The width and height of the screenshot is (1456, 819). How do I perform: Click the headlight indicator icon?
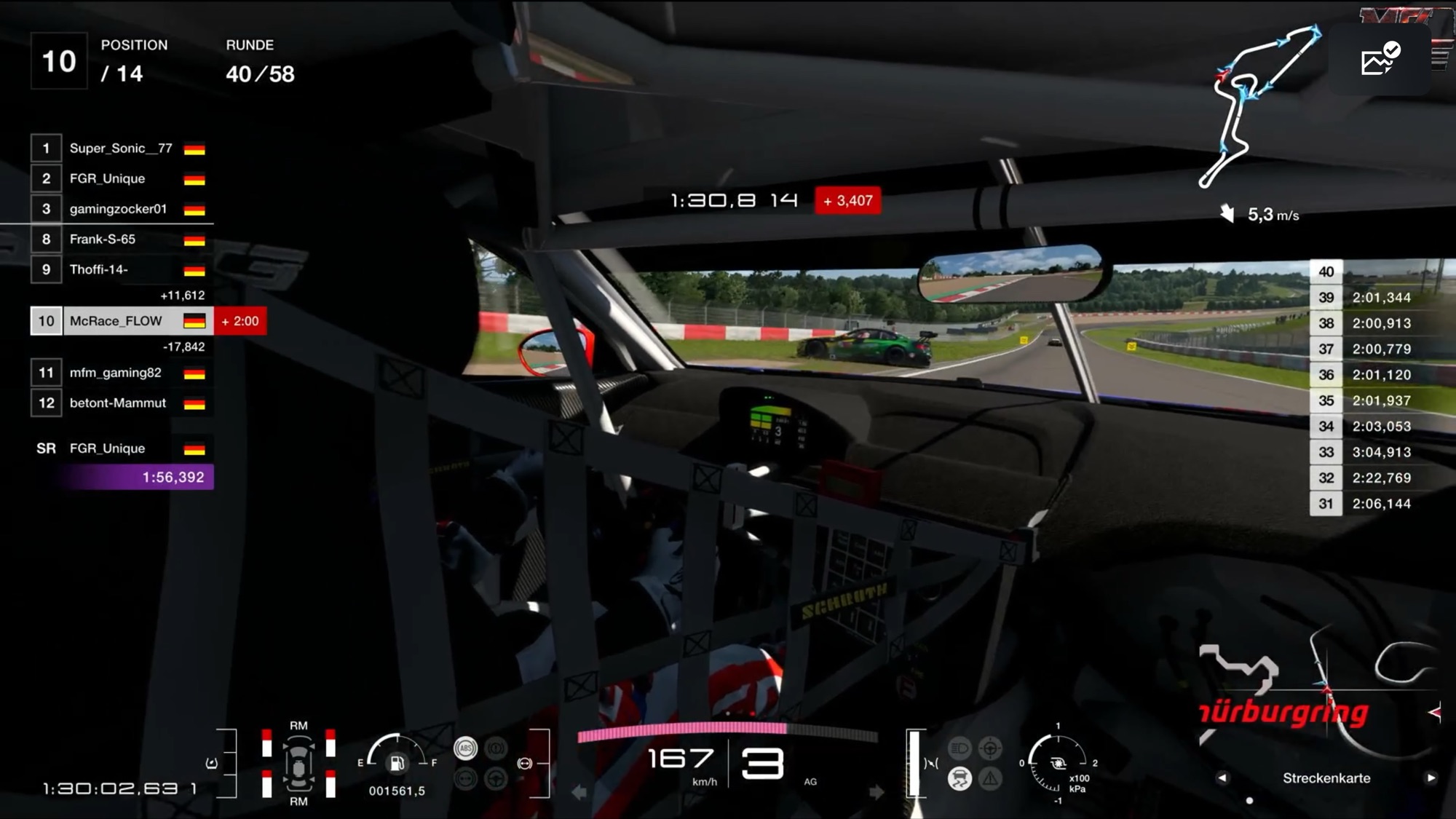(x=960, y=748)
